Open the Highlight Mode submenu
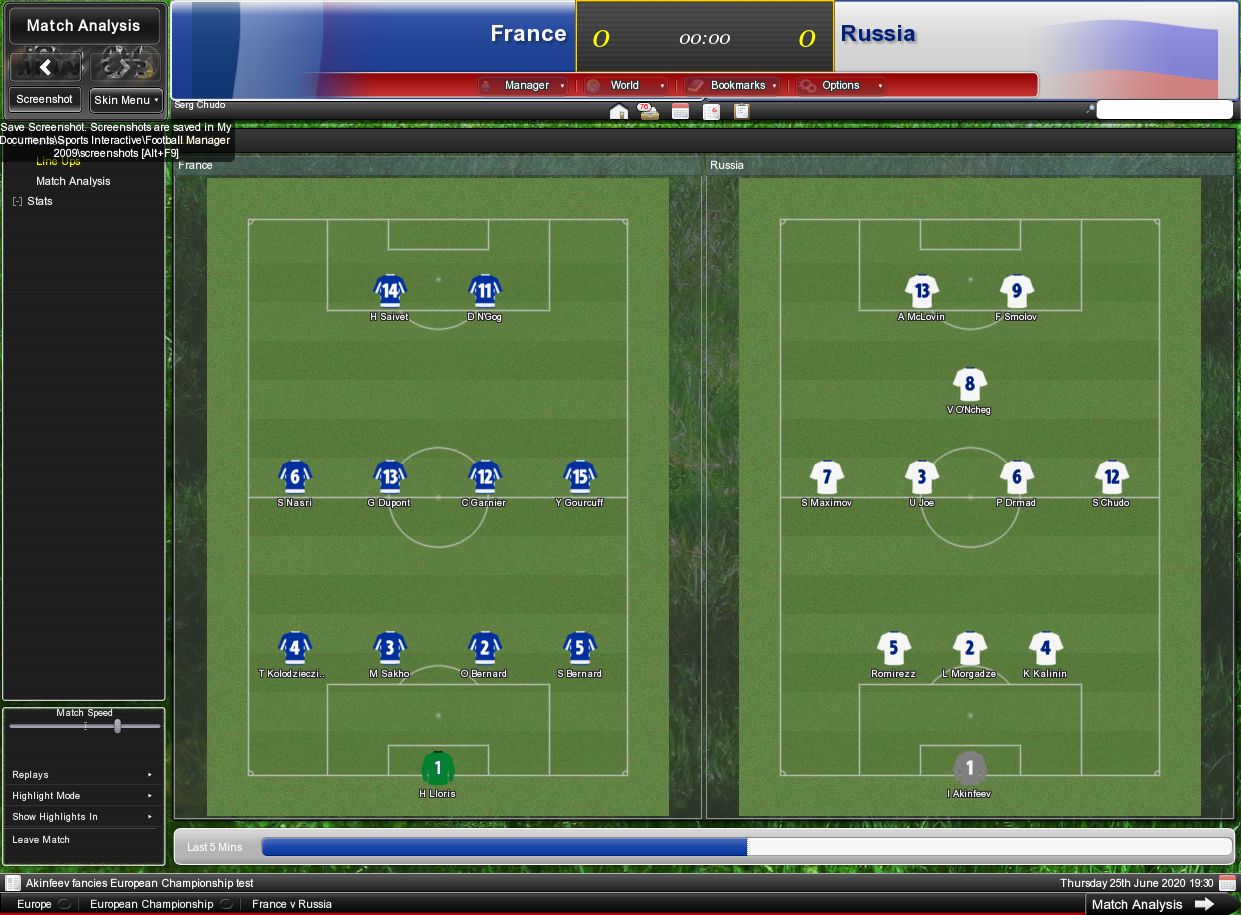 click(x=82, y=796)
